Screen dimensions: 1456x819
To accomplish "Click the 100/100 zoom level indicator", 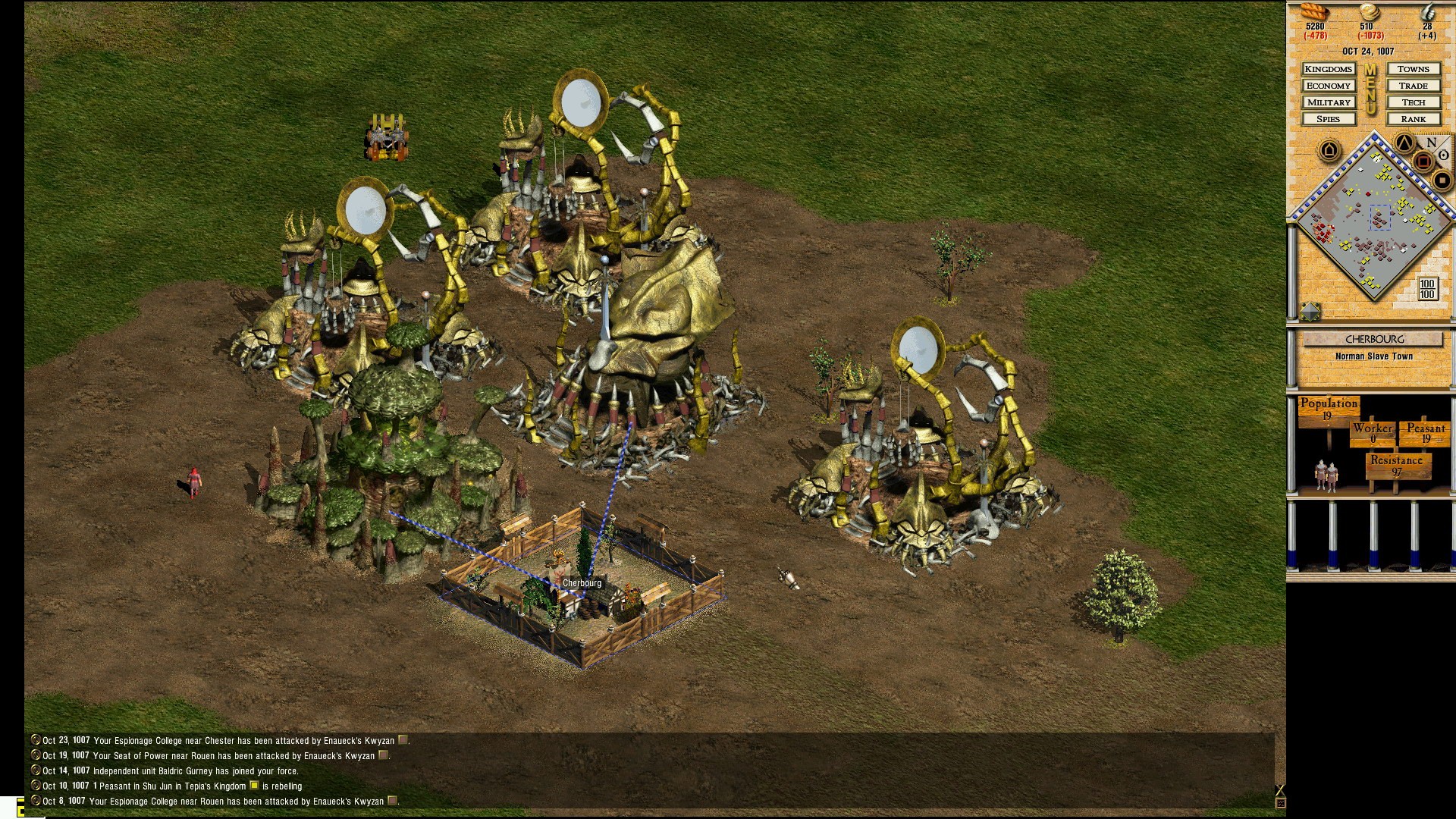I will 1426,288.
